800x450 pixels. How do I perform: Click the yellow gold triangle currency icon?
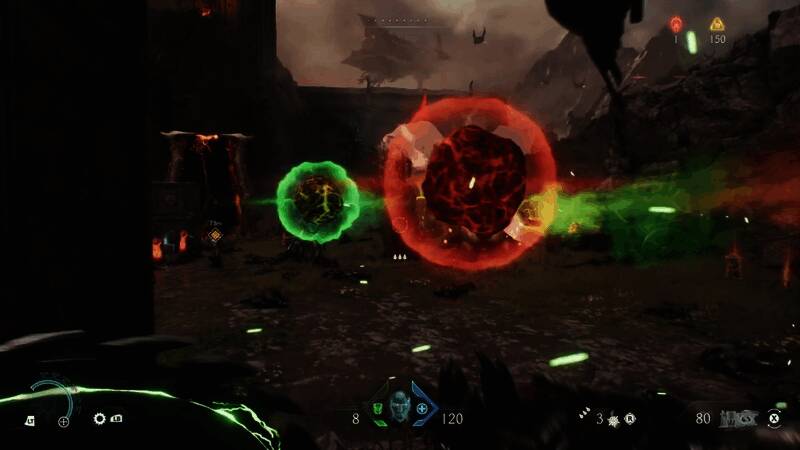coord(717,23)
